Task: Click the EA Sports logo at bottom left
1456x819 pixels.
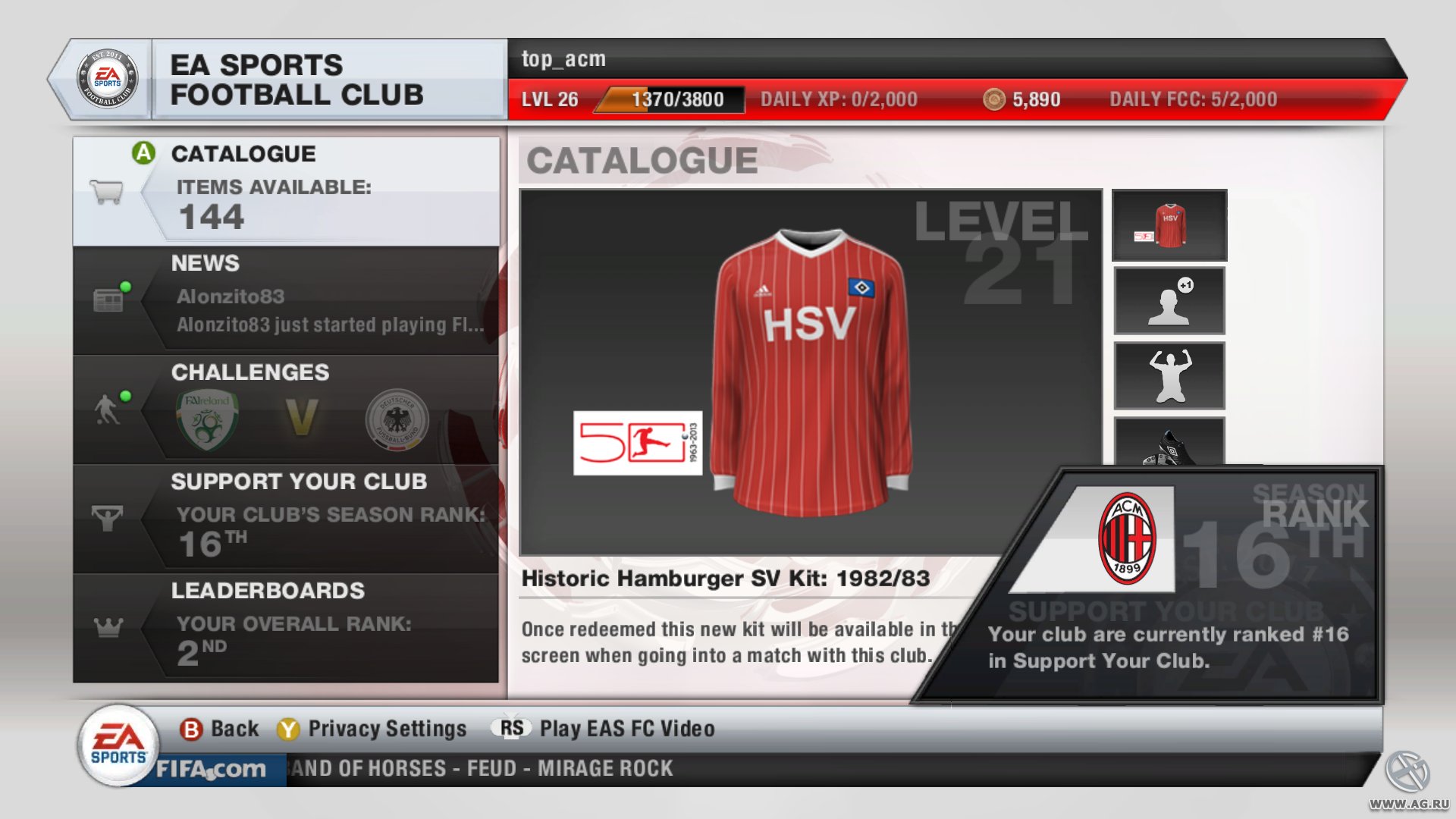Action: click(x=118, y=741)
